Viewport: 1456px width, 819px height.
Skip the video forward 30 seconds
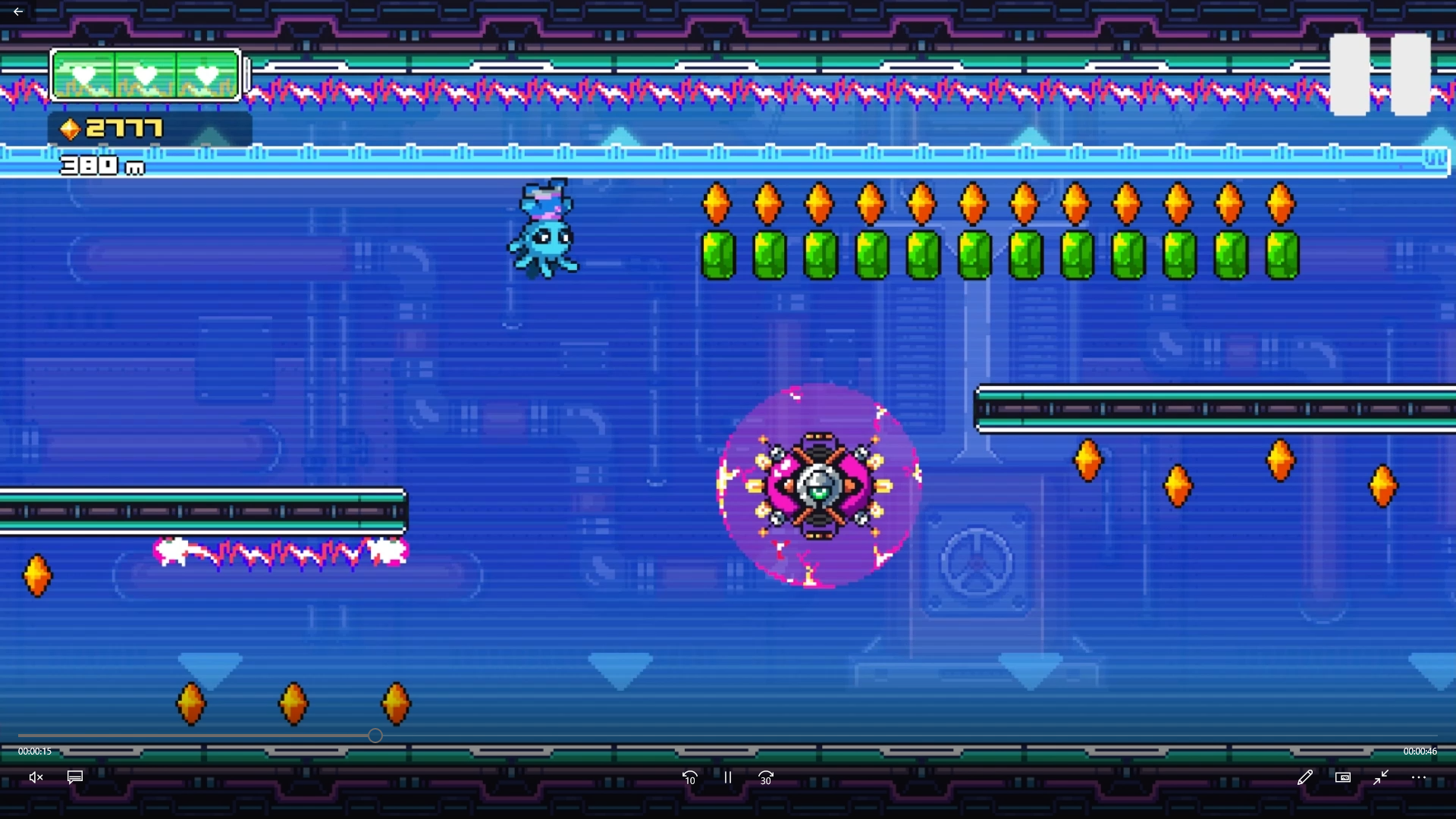point(765,777)
